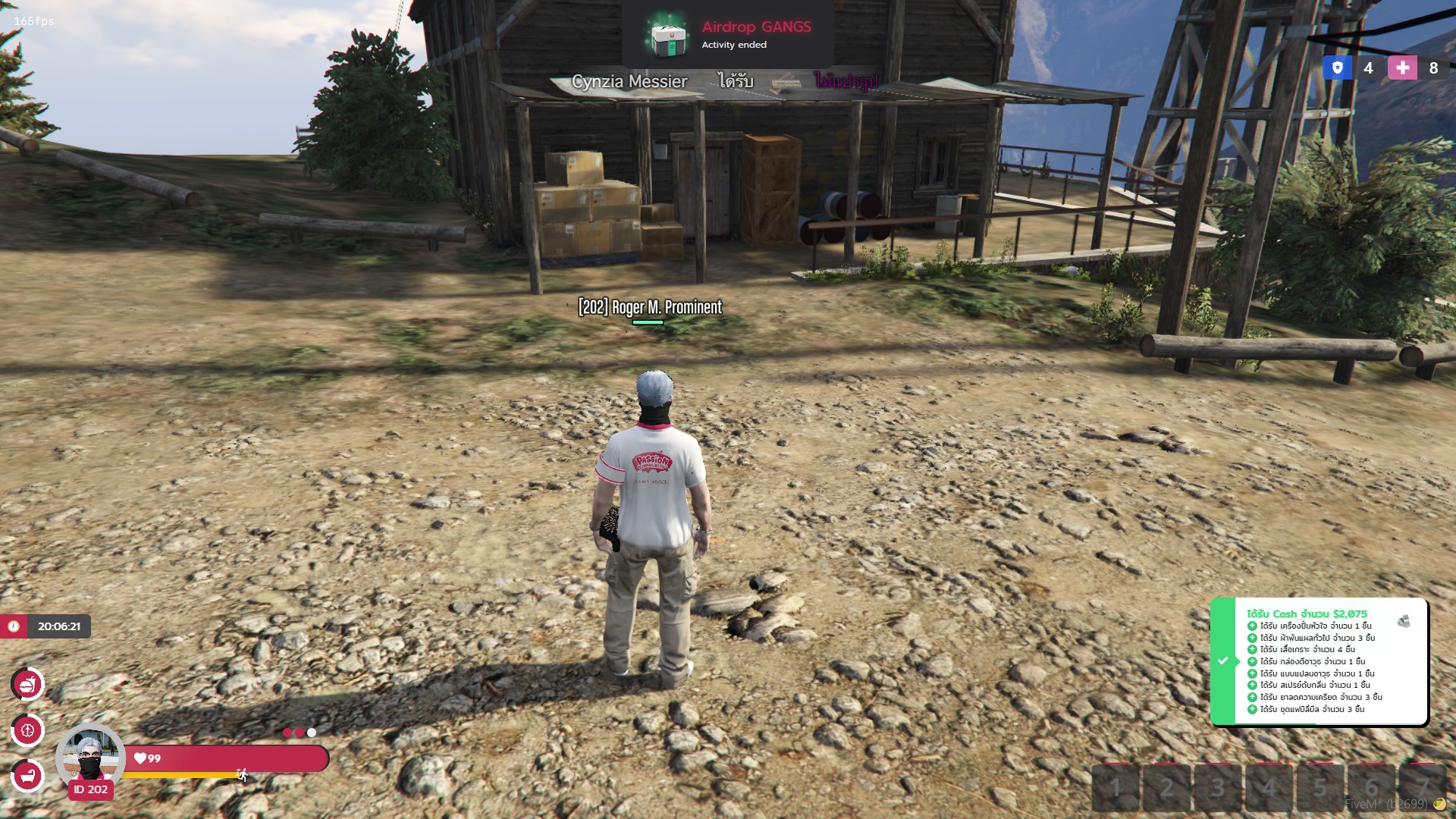Screen dimensions: 1456x819
Task: Click the Cash $2,075 reward notification
Action: coord(1319,661)
